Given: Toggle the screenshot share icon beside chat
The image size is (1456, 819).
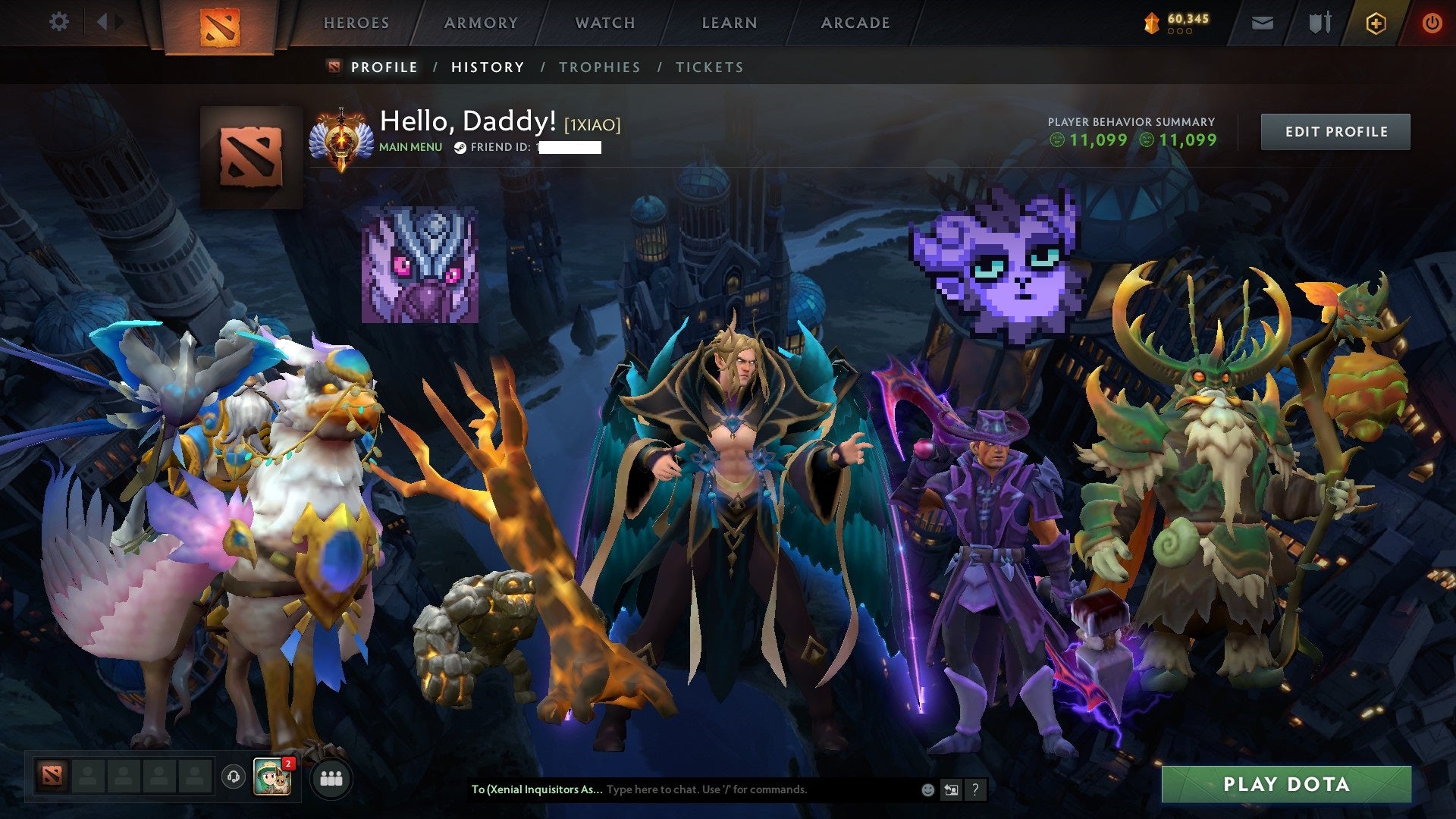Looking at the screenshot, I should 950,789.
